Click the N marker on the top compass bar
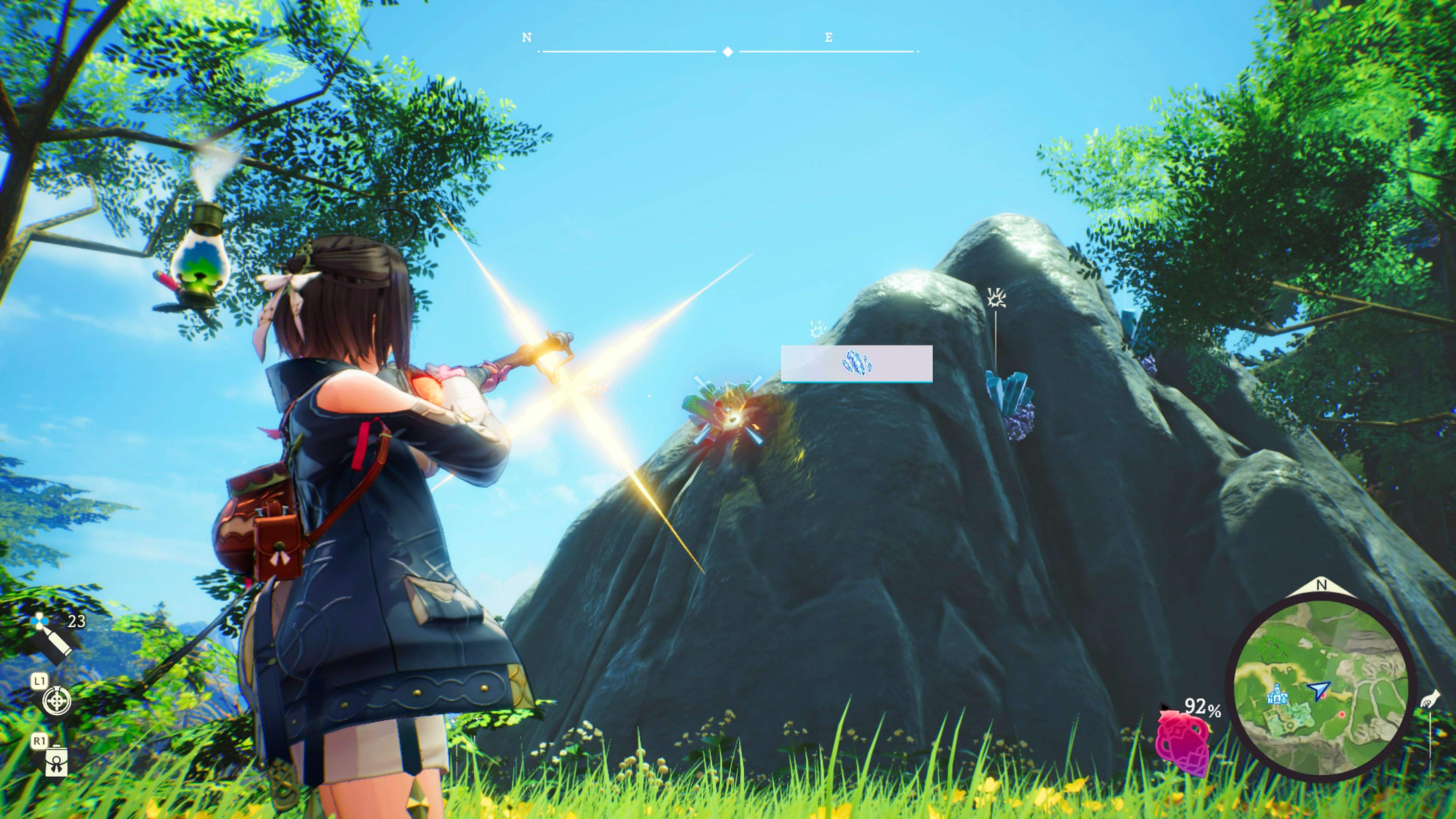The height and width of the screenshot is (819, 1456). (x=526, y=37)
